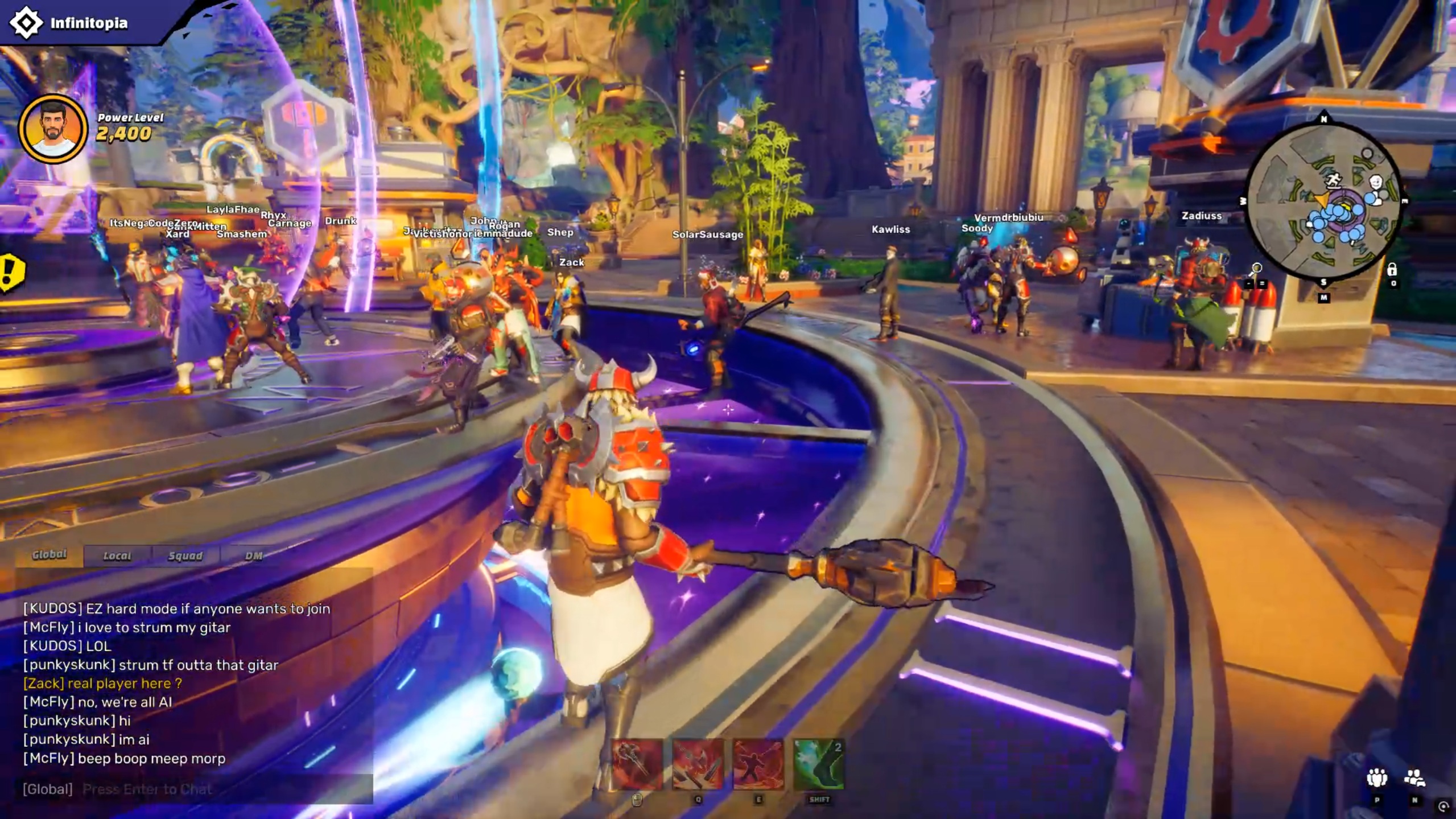Activate the thrown axe primary attack ability
This screenshot has width=1456, height=819.
[x=637, y=764]
